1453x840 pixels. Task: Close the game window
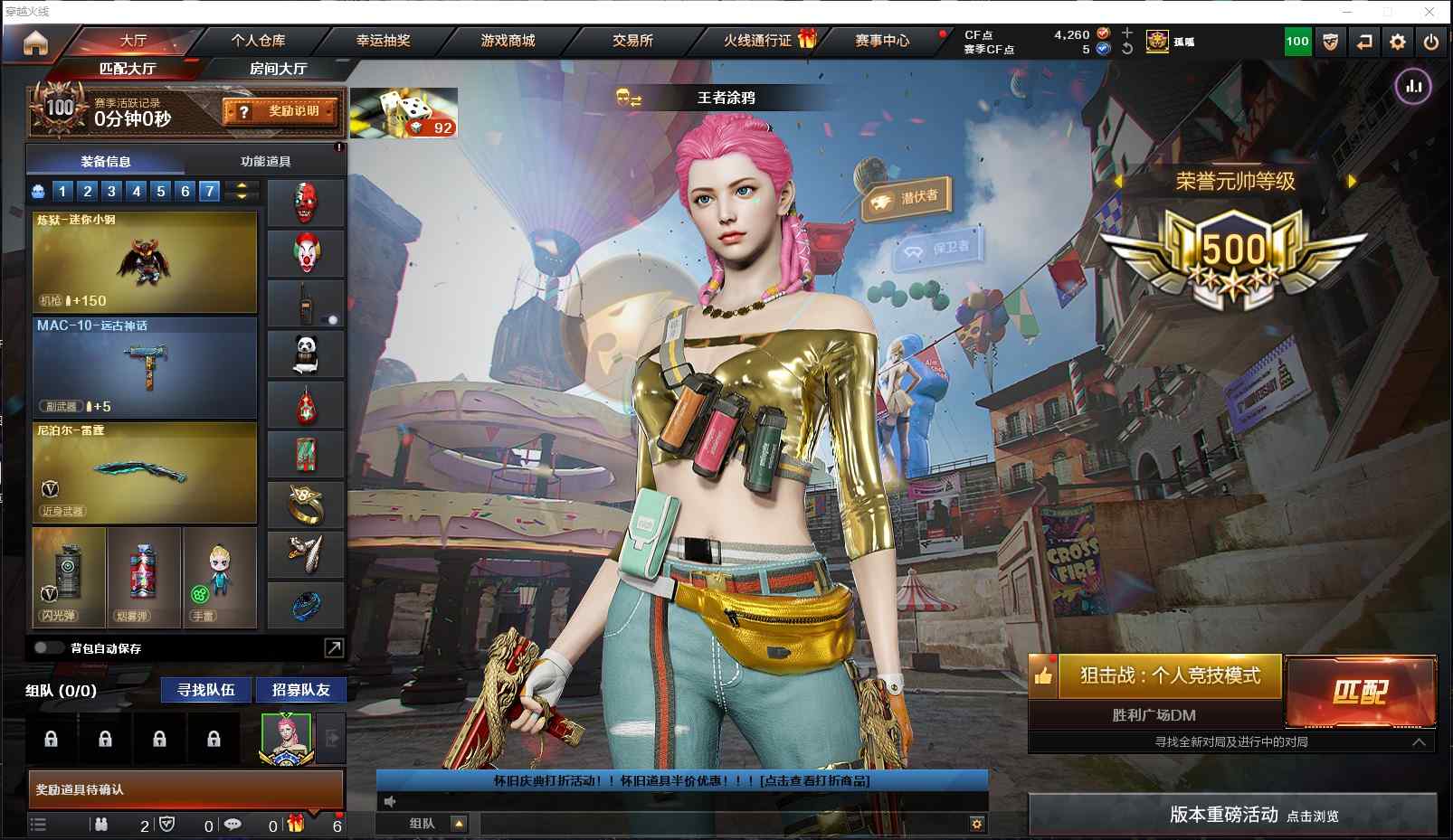point(1429,12)
